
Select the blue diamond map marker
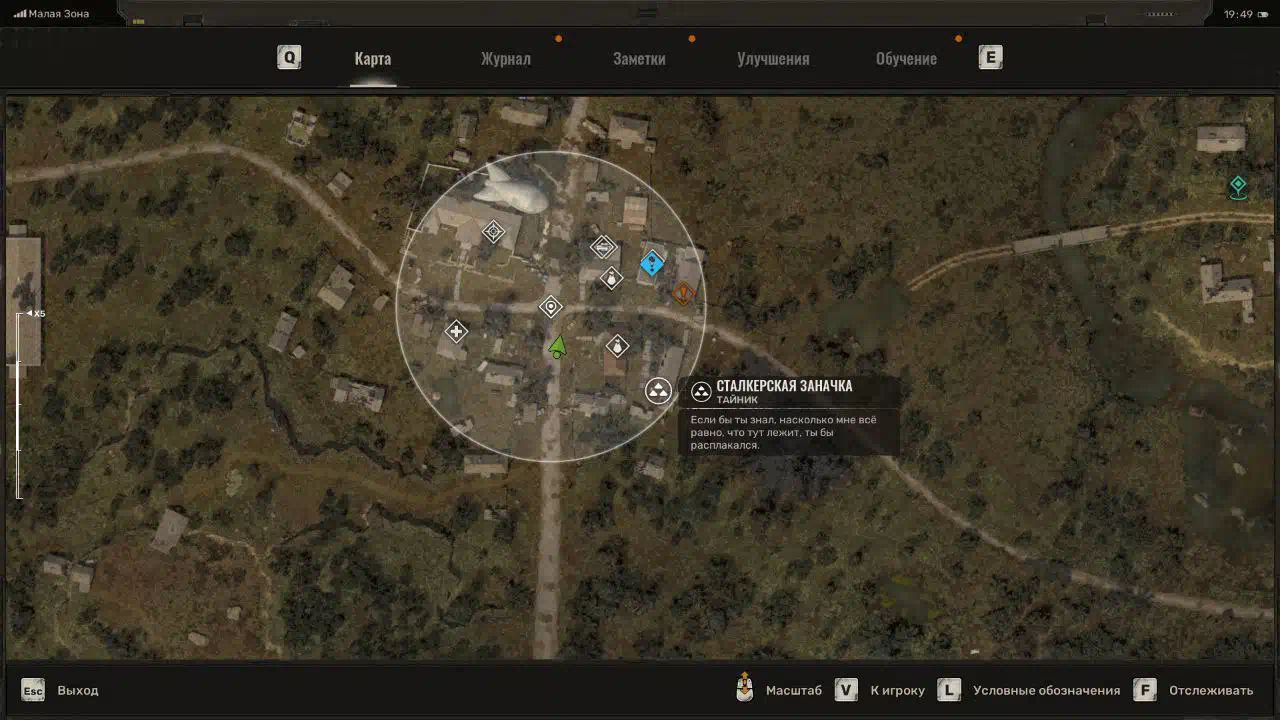(x=652, y=263)
